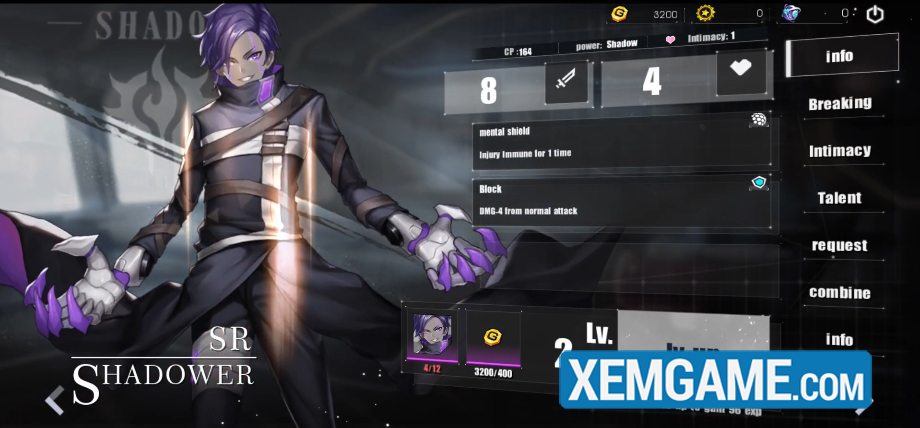Open the Breaking tab
The height and width of the screenshot is (428, 920).
(x=840, y=103)
